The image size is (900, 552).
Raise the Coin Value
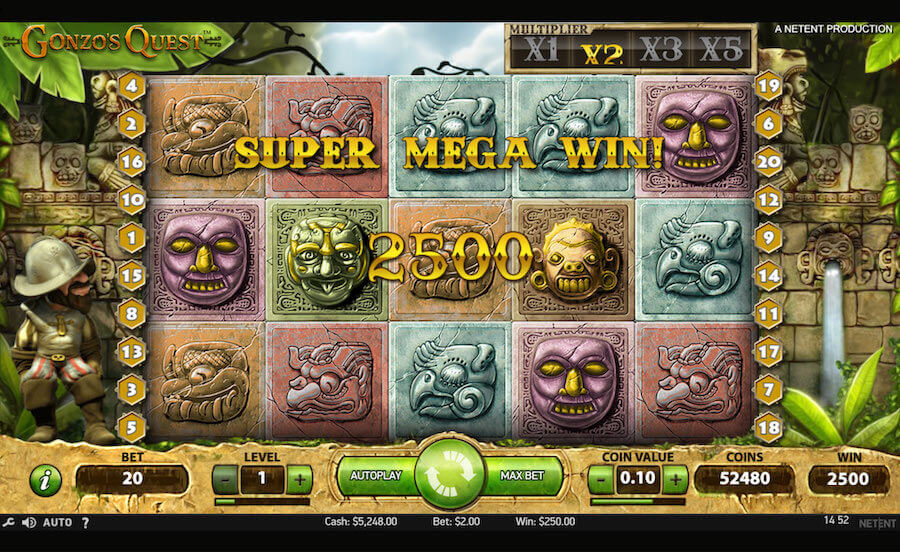tap(676, 479)
